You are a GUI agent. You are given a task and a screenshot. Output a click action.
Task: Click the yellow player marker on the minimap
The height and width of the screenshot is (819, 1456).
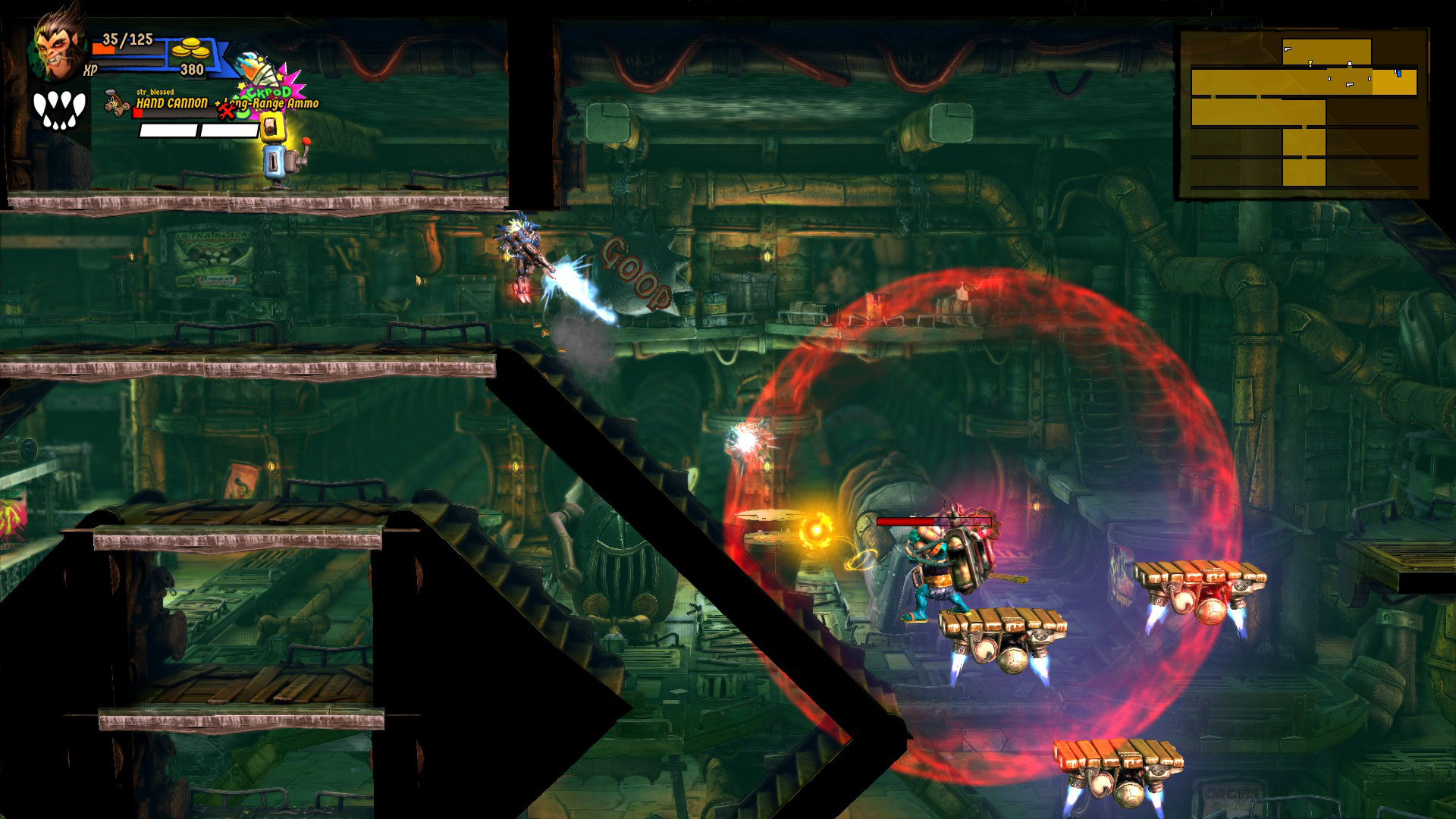tap(1310, 63)
